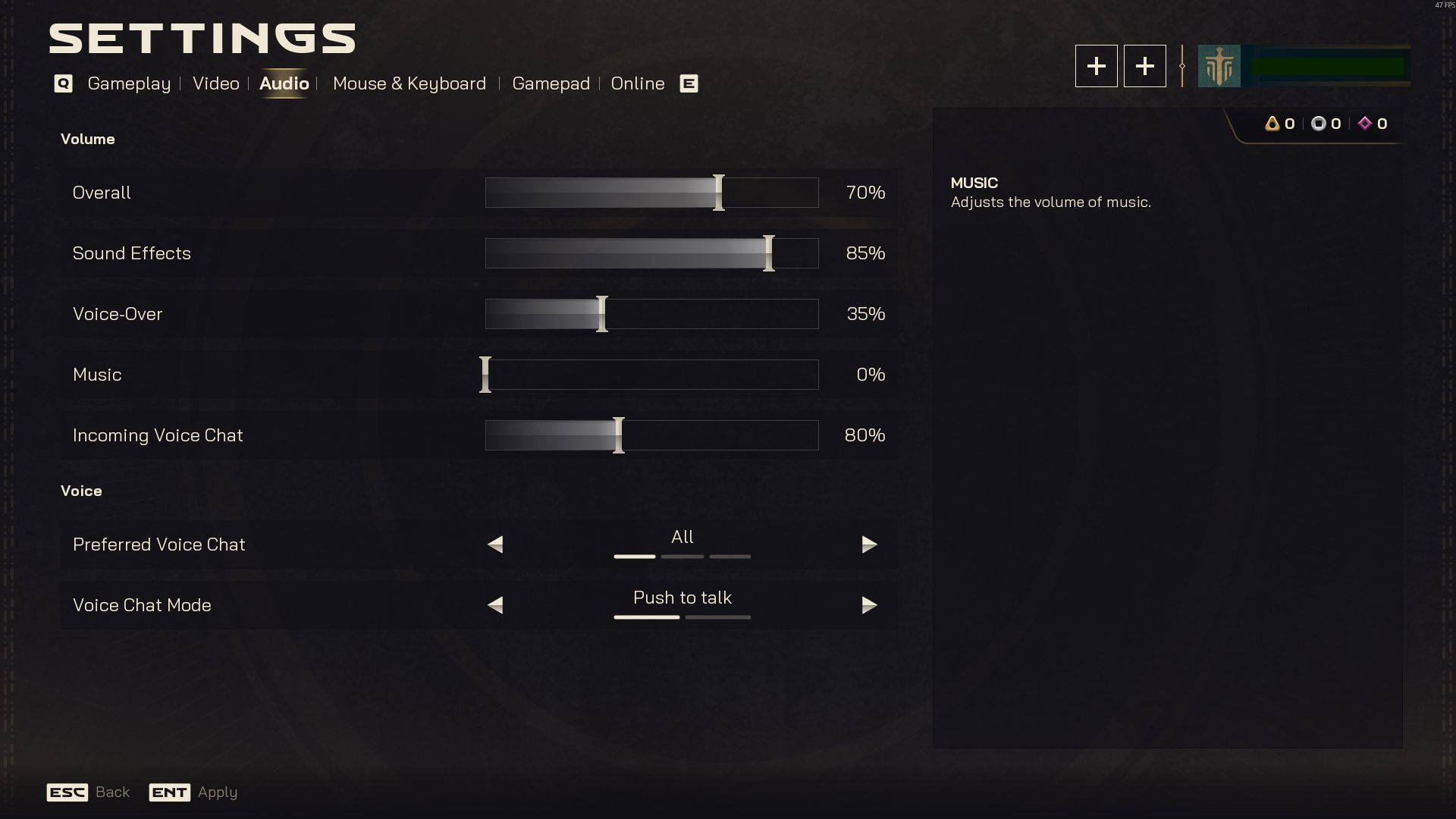
Task: Switch Voice Chat Mode to previous option
Action: point(495,605)
